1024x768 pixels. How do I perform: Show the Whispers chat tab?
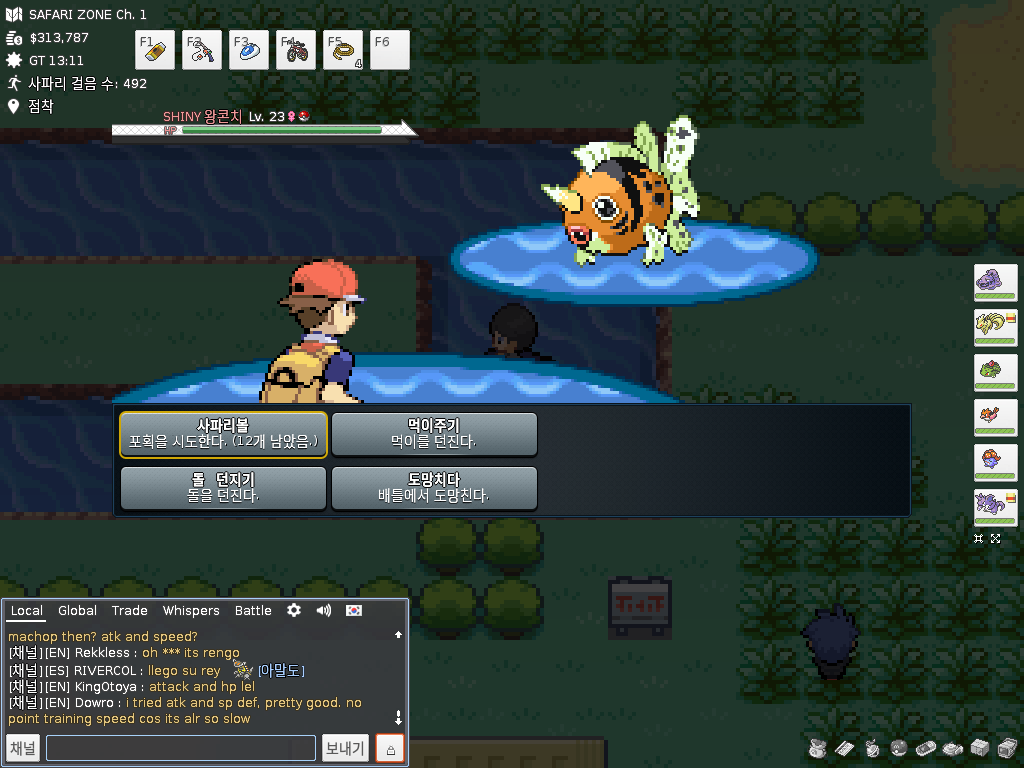click(191, 611)
